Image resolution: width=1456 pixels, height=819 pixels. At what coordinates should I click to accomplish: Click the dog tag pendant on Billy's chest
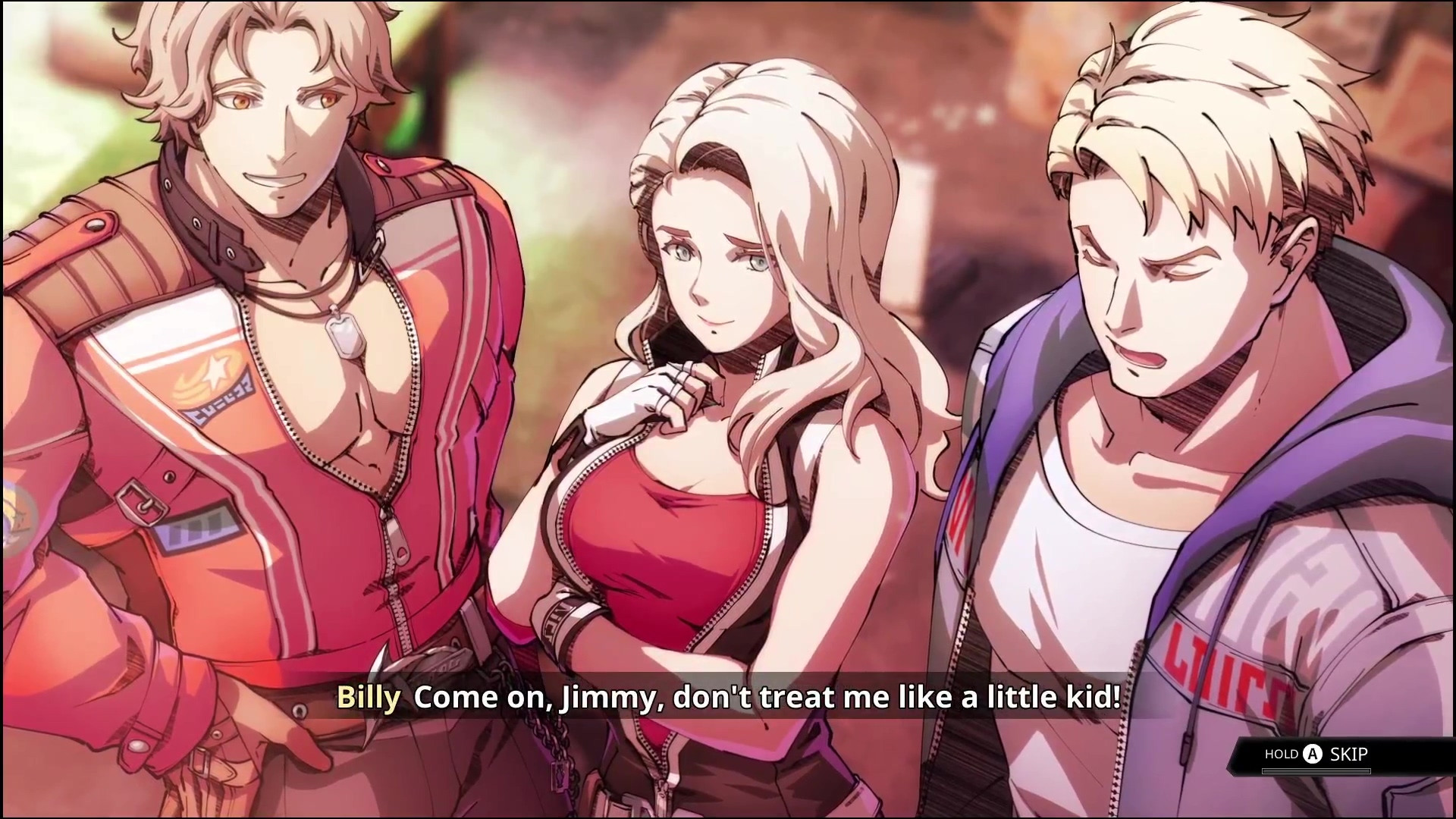pos(344,335)
